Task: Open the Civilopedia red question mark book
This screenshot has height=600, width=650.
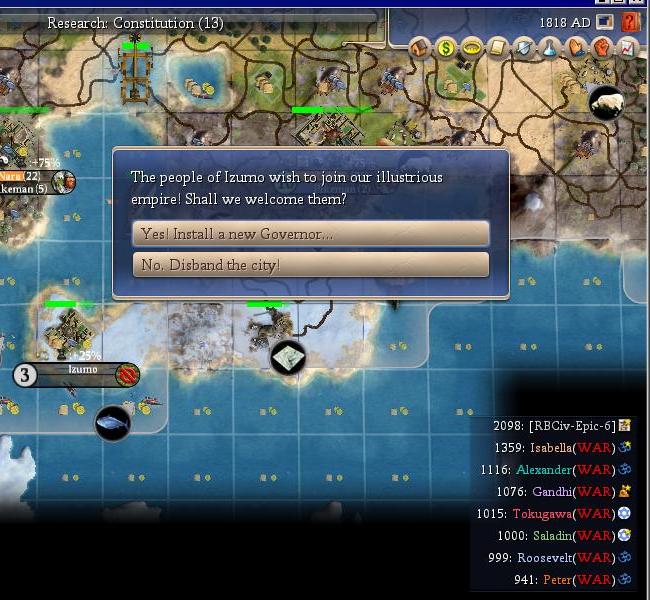Action: tap(630, 21)
